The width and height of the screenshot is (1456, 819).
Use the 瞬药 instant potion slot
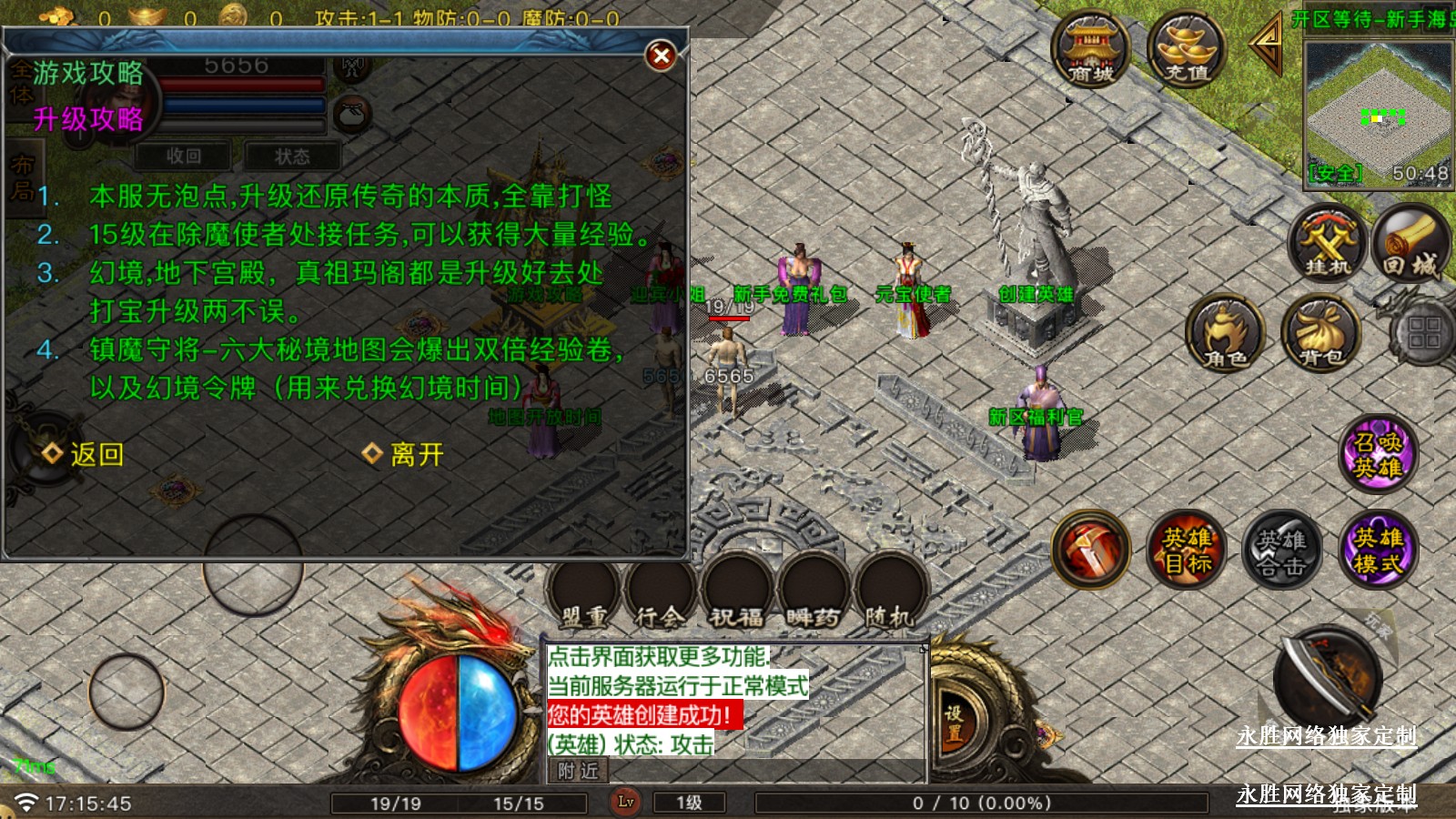point(813,593)
